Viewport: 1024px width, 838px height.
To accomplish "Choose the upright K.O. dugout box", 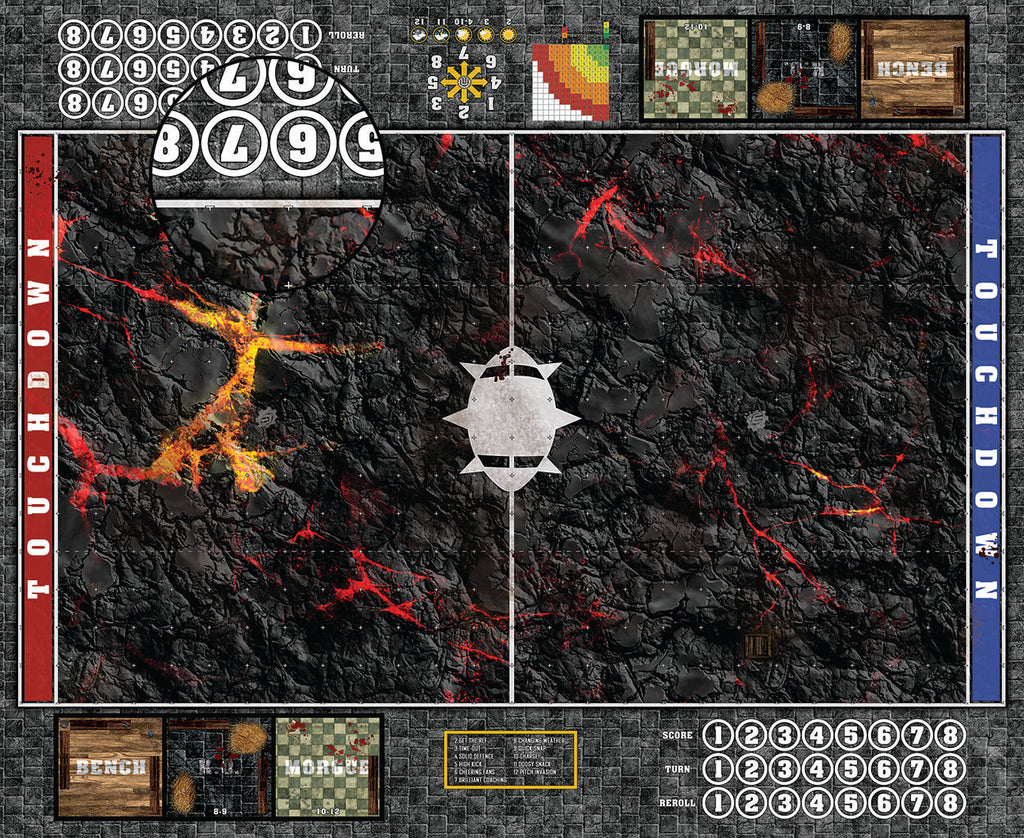I will click(219, 767).
